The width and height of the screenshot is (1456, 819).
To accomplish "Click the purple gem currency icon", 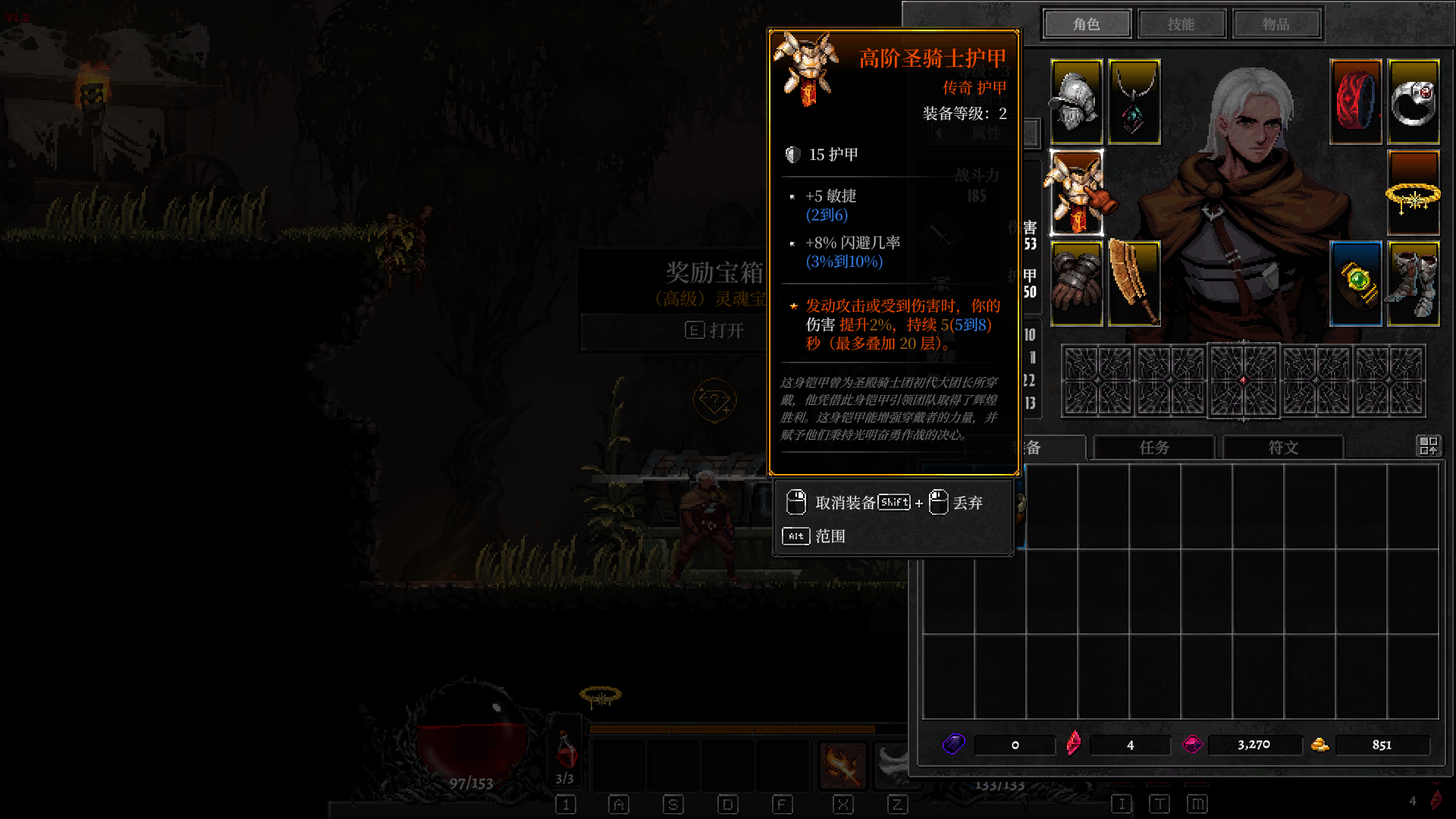I will tap(954, 745).
